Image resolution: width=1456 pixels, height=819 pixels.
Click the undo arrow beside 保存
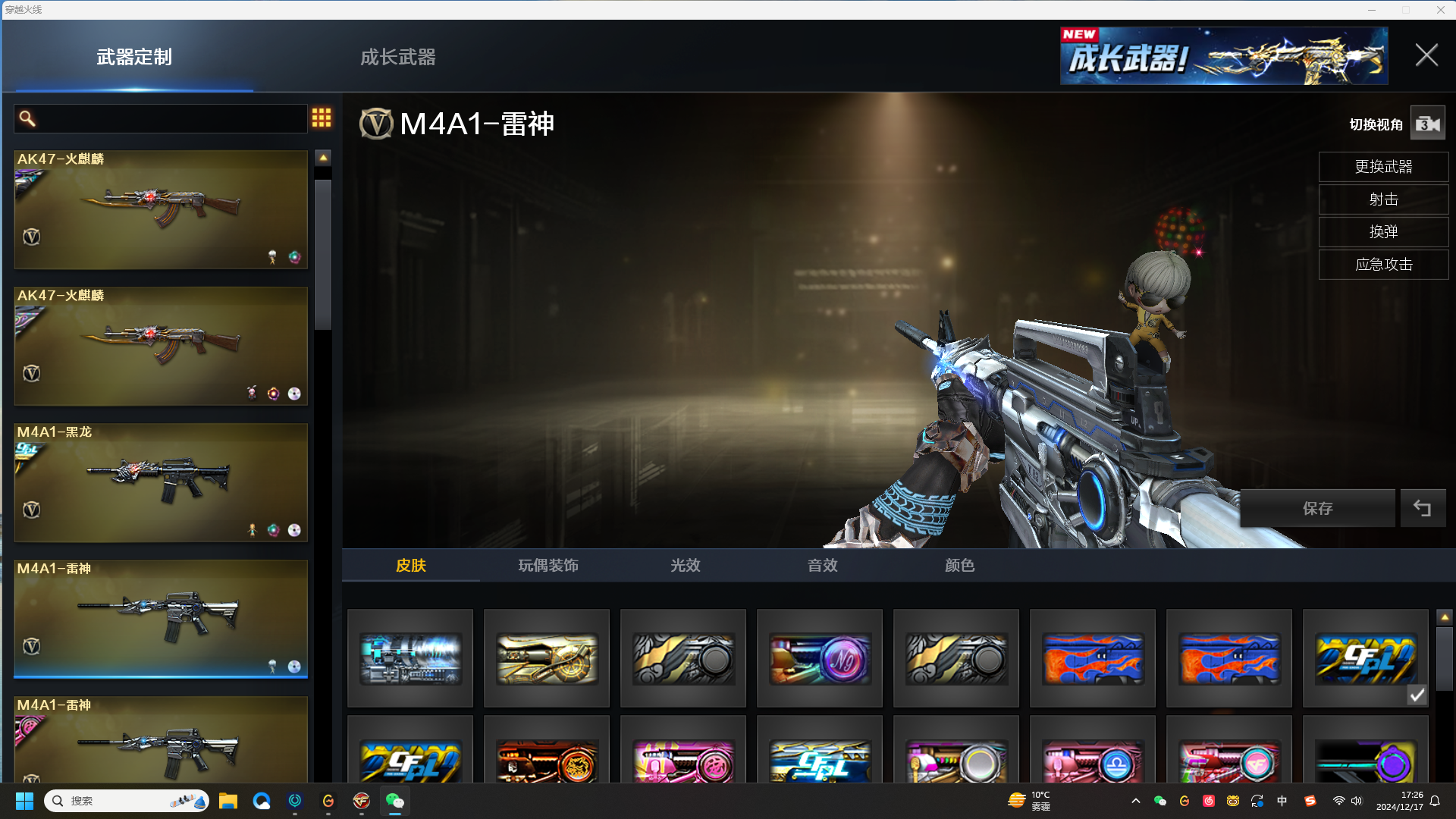click(x=1423, y=508)
